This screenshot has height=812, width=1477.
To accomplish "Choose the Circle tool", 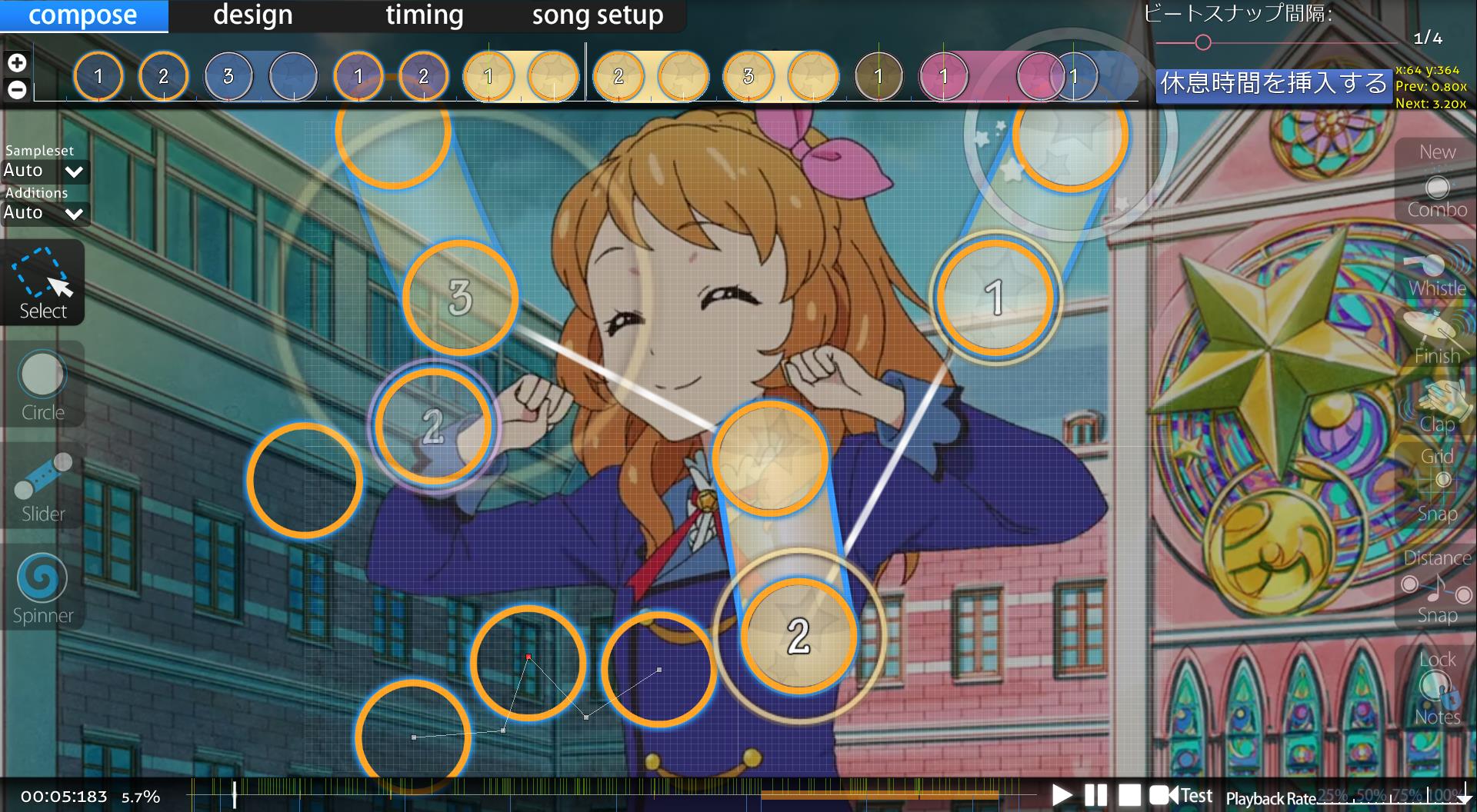I will click(x=42, y=386).
